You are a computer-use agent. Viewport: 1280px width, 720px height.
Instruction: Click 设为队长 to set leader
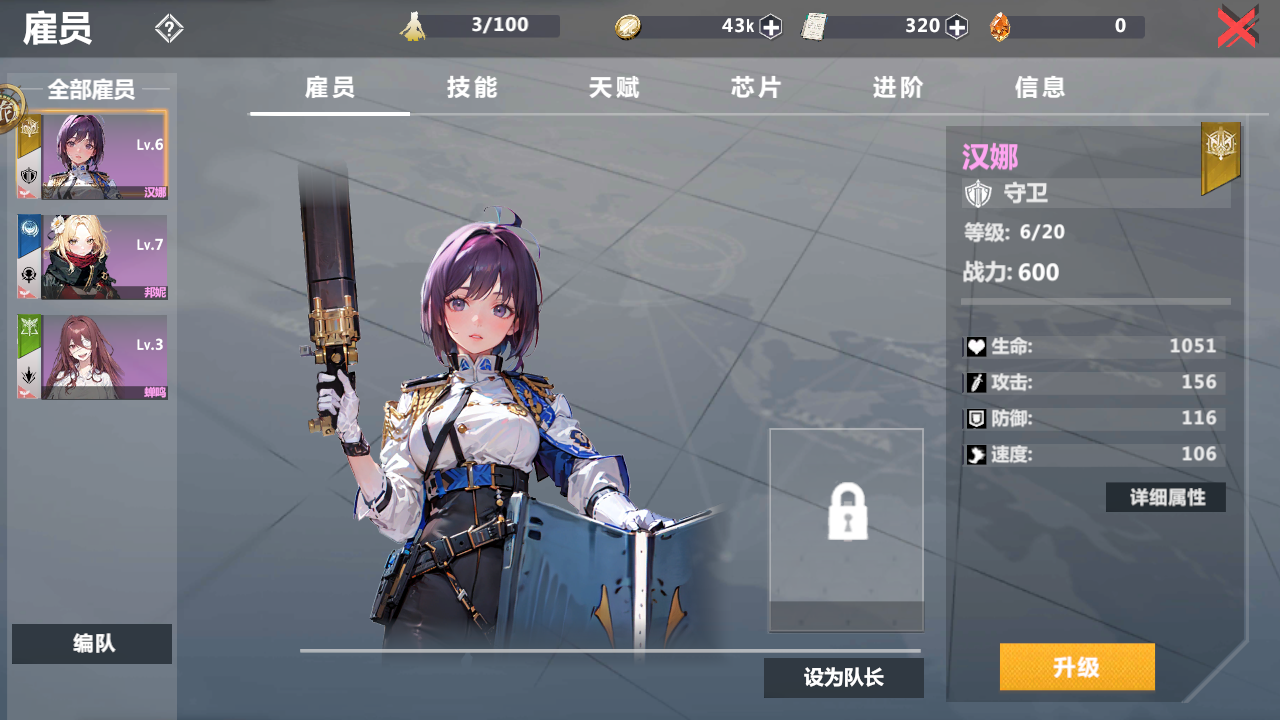coord(843,678)
